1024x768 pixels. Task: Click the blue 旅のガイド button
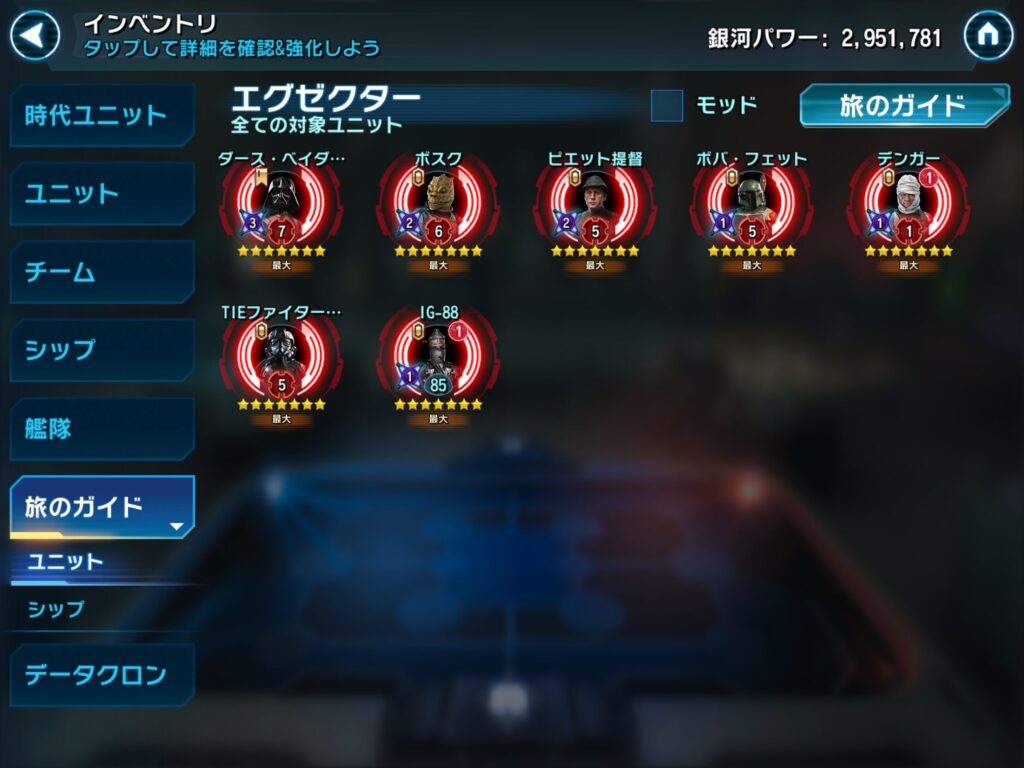pyautogui.click(x=903, y=106)
